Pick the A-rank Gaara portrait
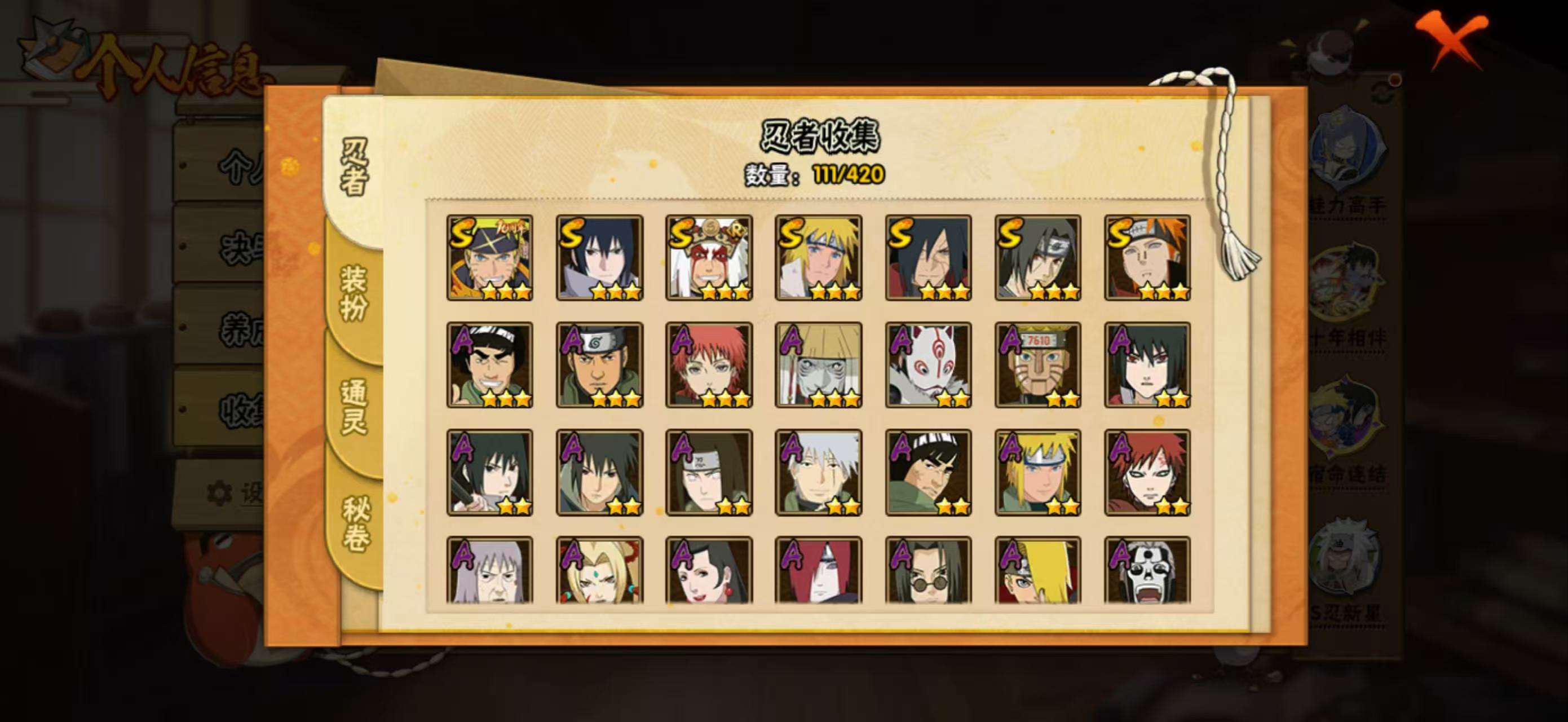The height and width of the screenshot is (722, 1568). (1147, 473)
